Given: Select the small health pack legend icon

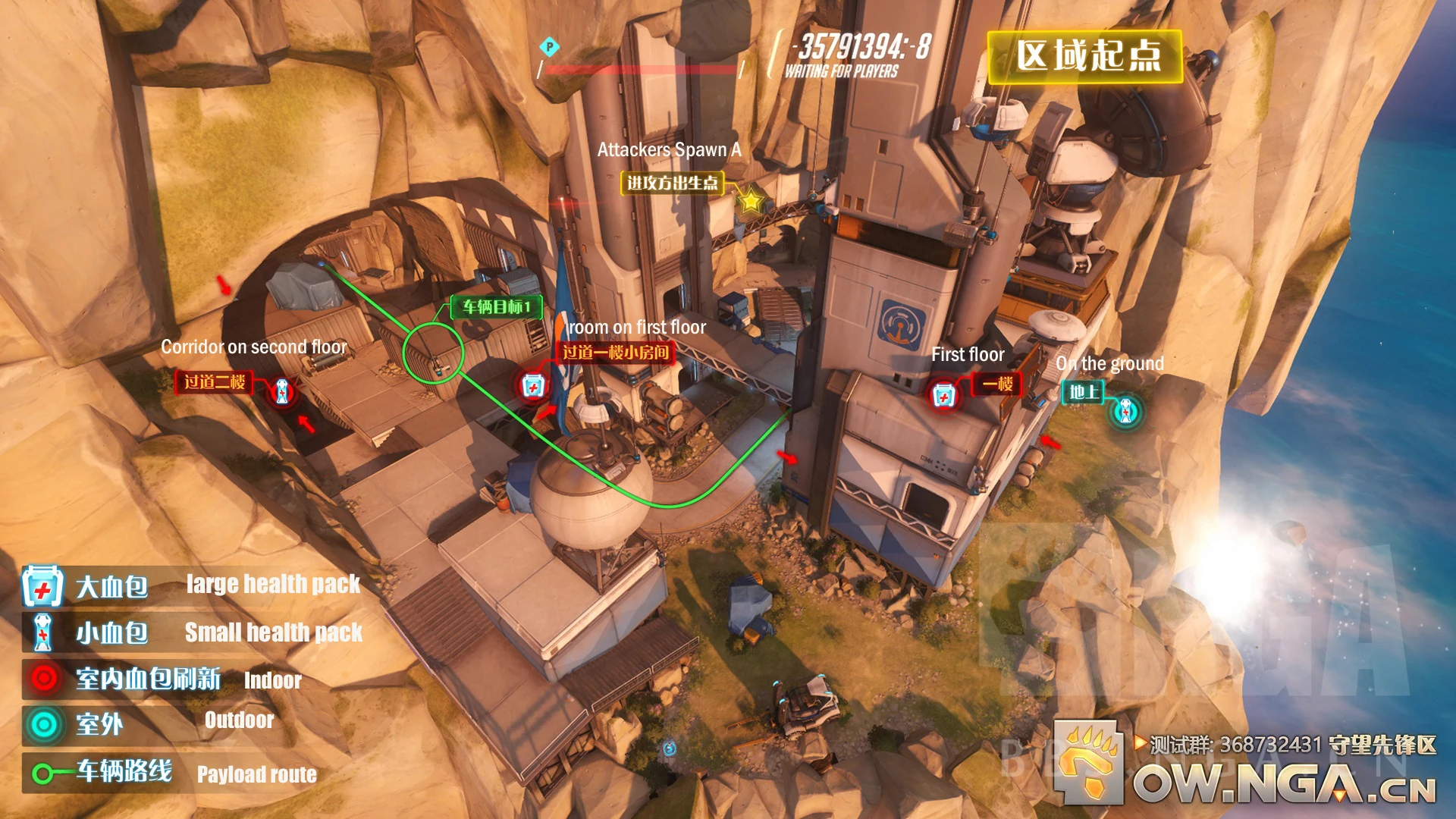Looking at the screenshot, I should [43, 633].
